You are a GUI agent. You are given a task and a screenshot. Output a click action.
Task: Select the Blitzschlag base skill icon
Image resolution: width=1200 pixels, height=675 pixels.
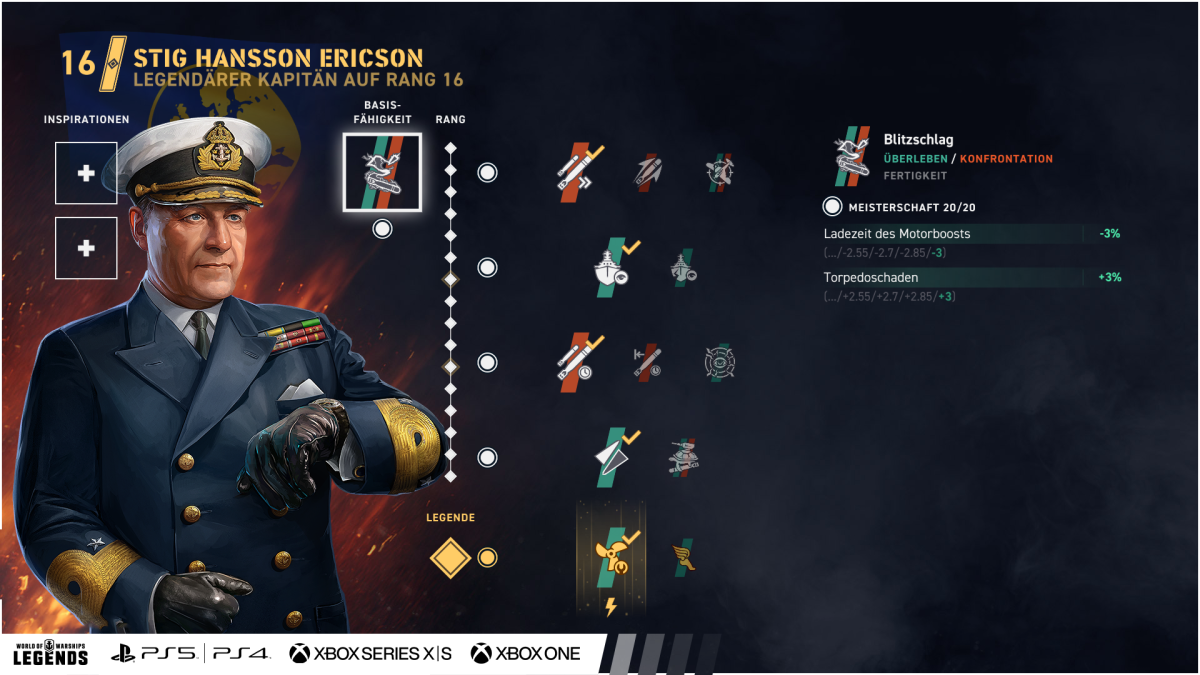pos(382,172)
